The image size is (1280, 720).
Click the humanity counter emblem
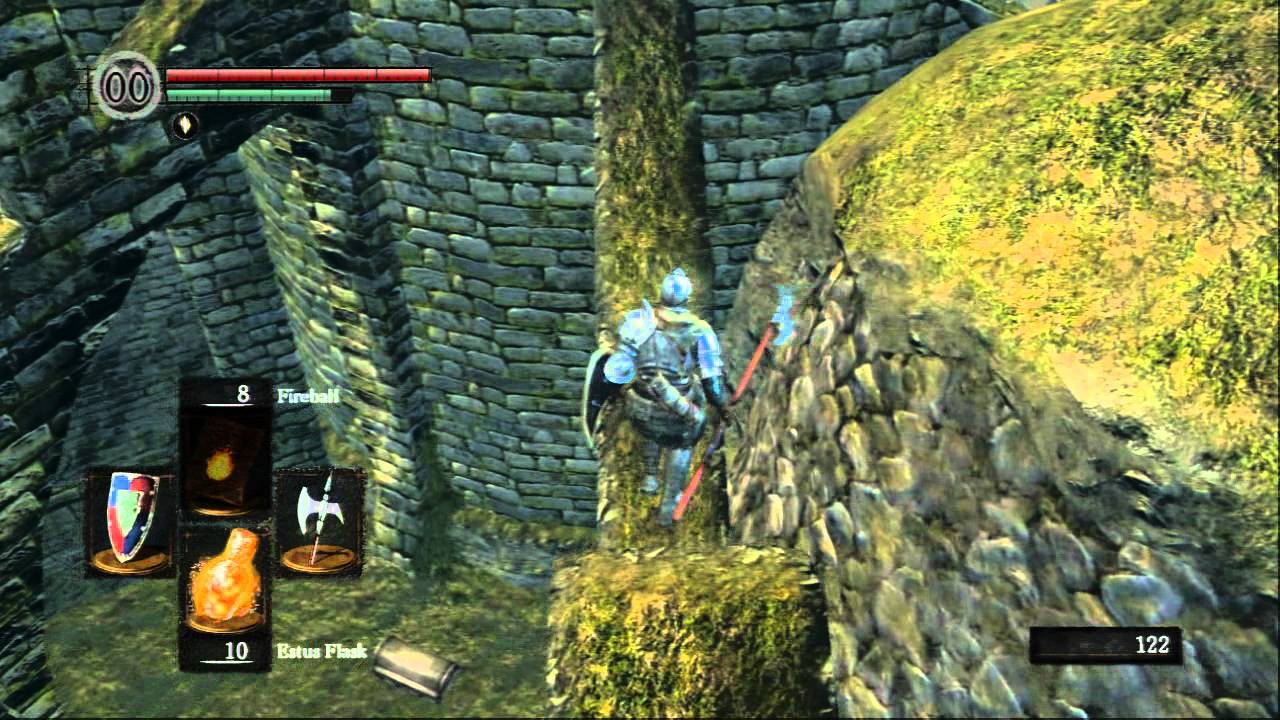(x=127, y=86)
